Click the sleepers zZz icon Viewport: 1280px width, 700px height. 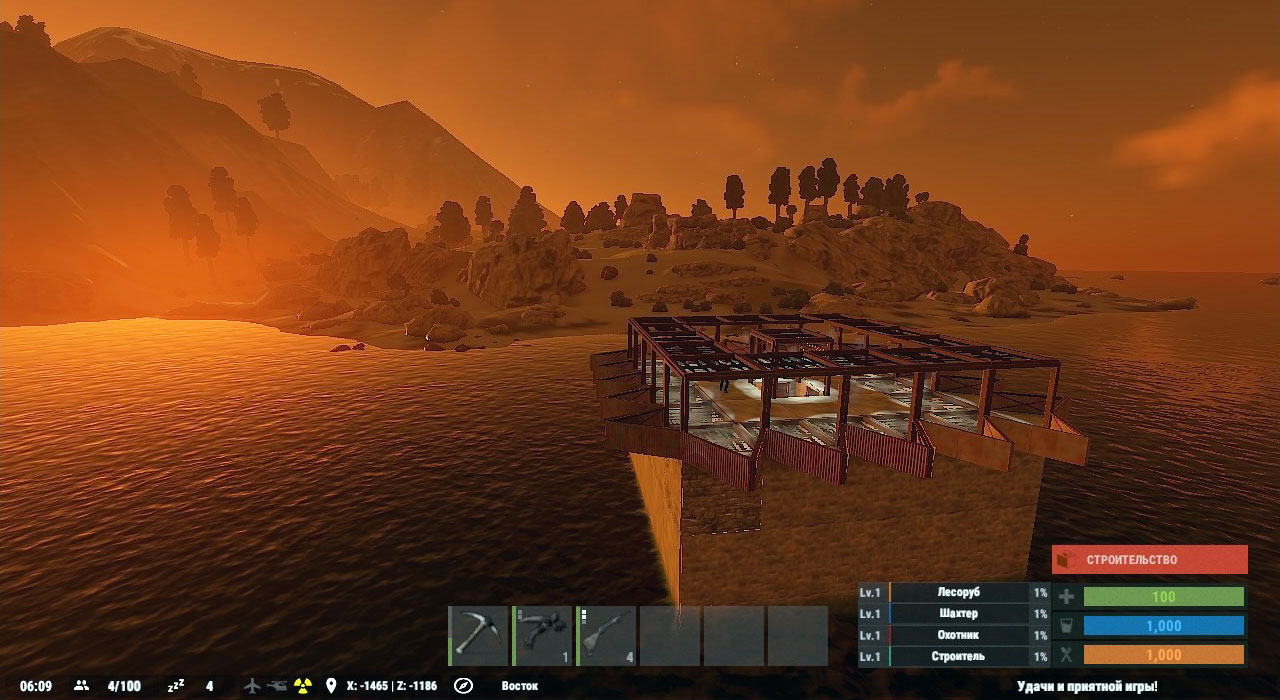click(x=177, y=686)
